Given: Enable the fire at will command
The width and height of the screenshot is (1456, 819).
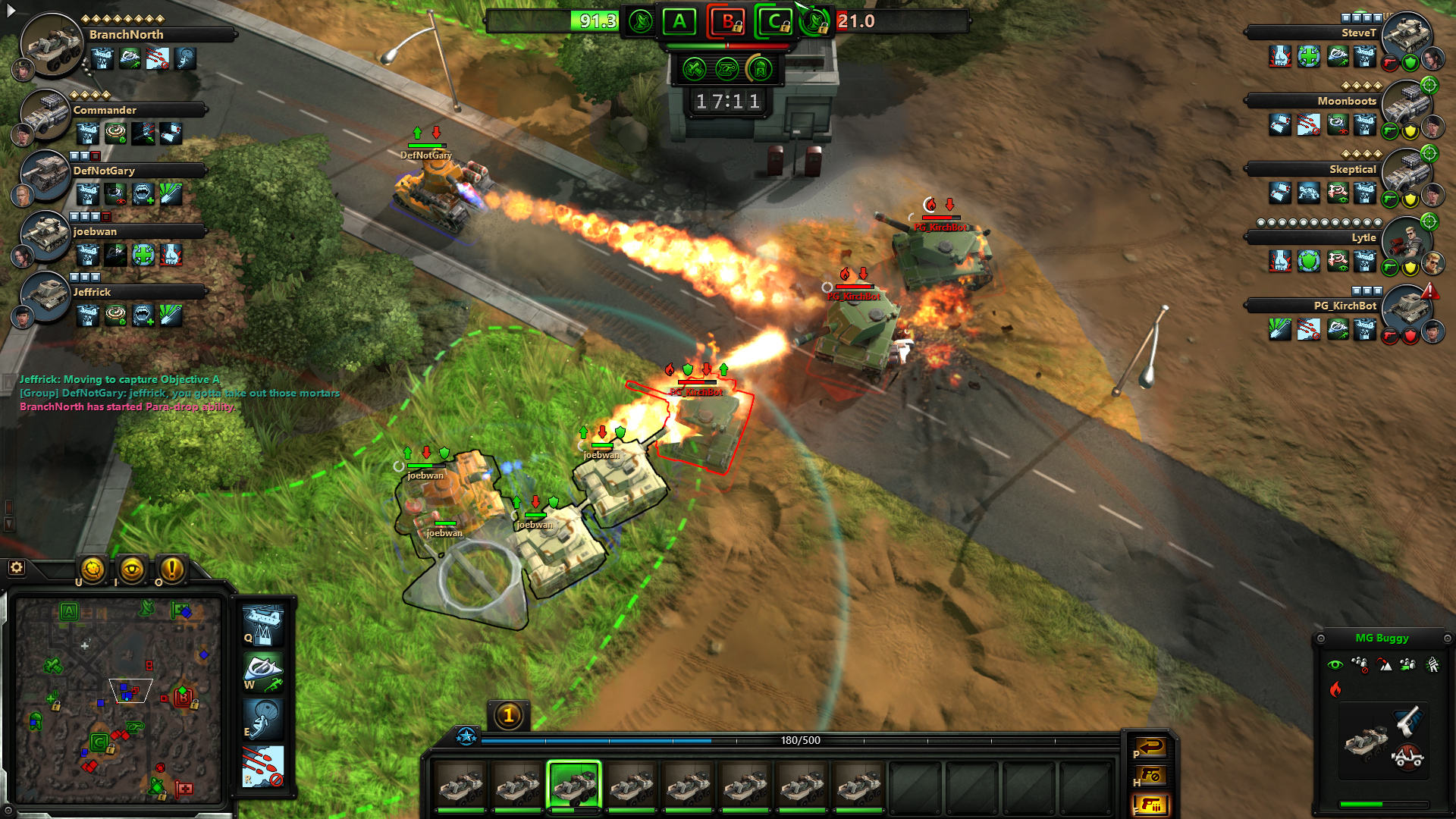Looking at the screenshot, I should 1150,805.
